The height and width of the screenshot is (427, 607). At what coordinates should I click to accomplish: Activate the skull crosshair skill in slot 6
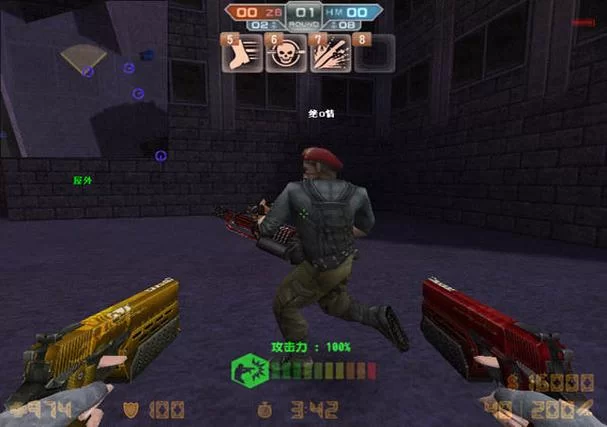[x=287, y=53]
